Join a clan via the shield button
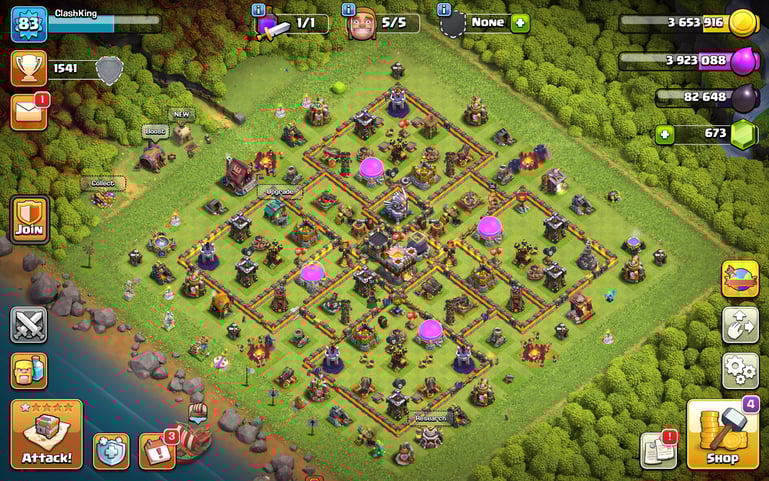Screen dimensions: 769x481 [x=29, y=219]
